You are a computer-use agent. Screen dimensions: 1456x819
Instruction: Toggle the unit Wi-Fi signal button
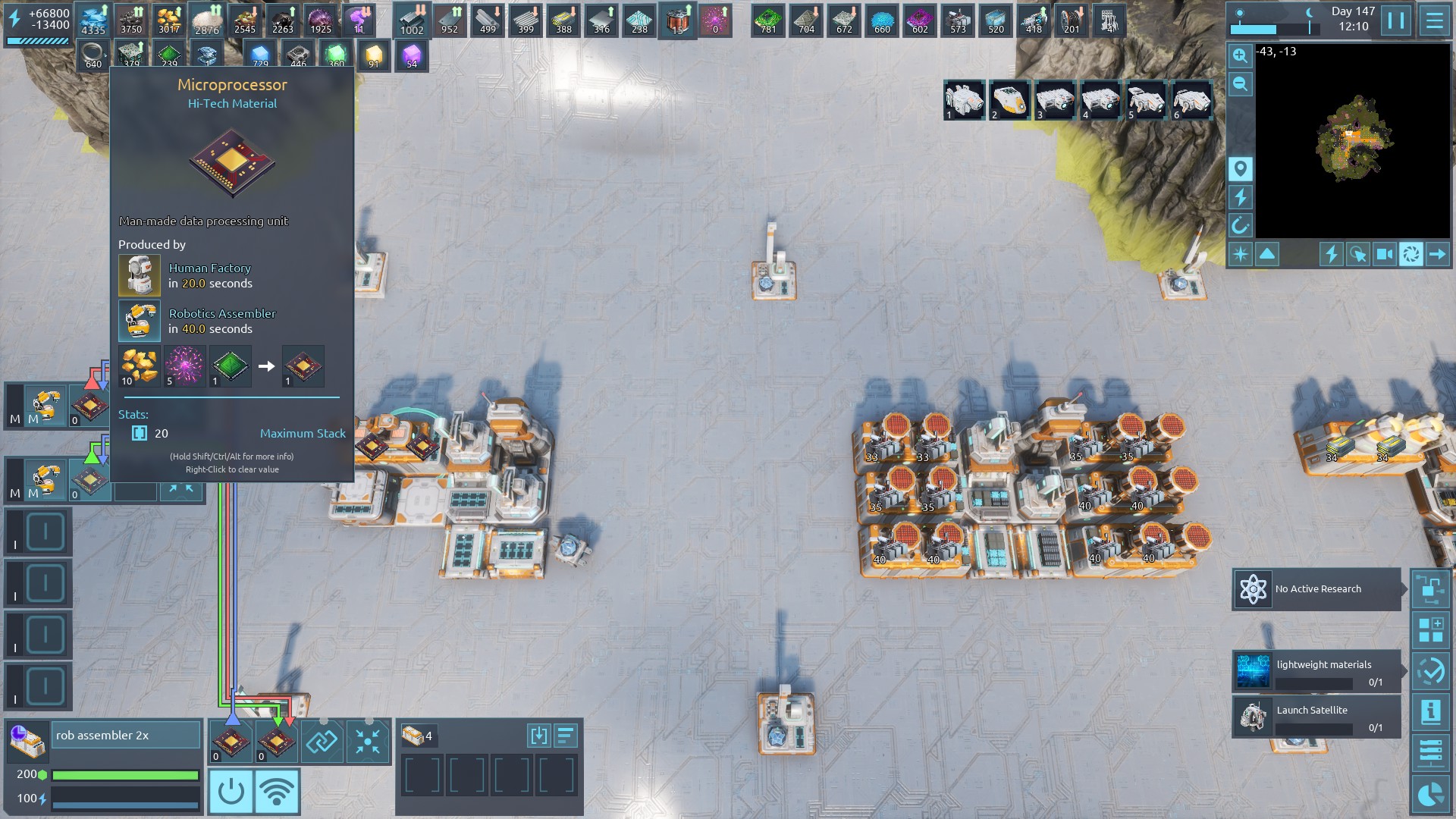click(277, 791)
